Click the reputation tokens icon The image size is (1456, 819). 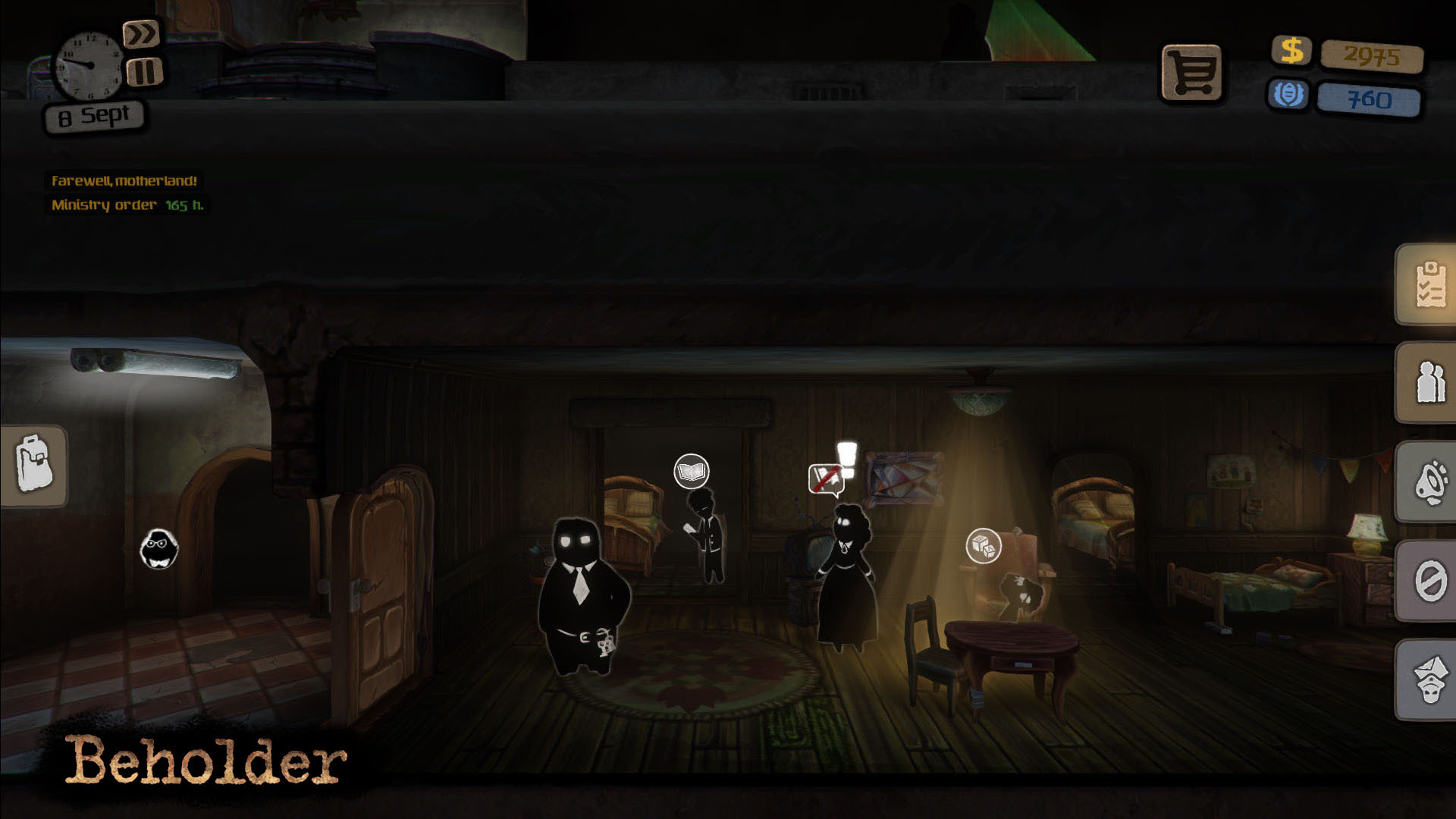click(x=1291, y=94)
